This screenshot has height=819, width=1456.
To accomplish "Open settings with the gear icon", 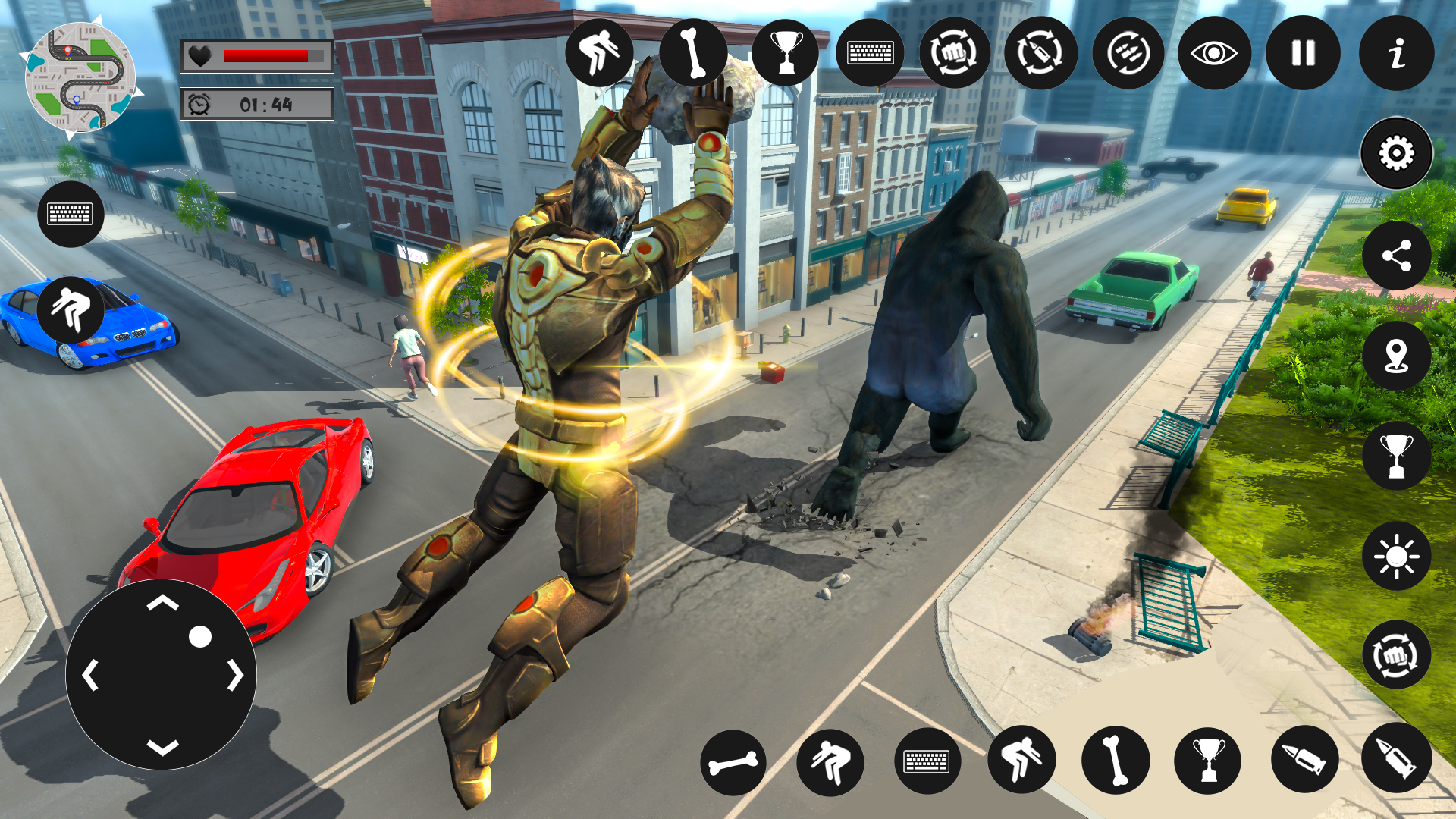I will pyautogui.click(x=1396, y=154).
